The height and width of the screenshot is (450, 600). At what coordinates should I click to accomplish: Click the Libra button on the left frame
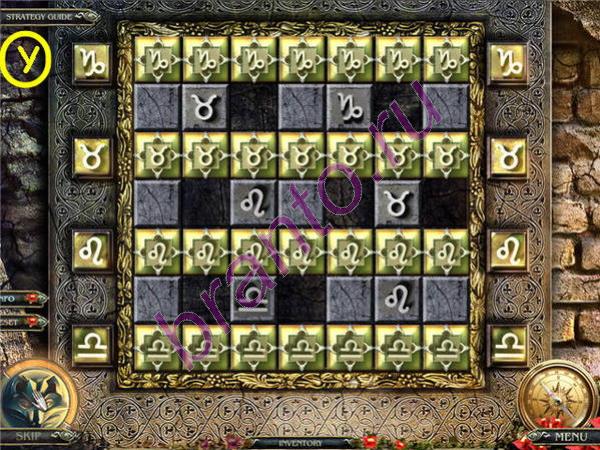point(93,344)
